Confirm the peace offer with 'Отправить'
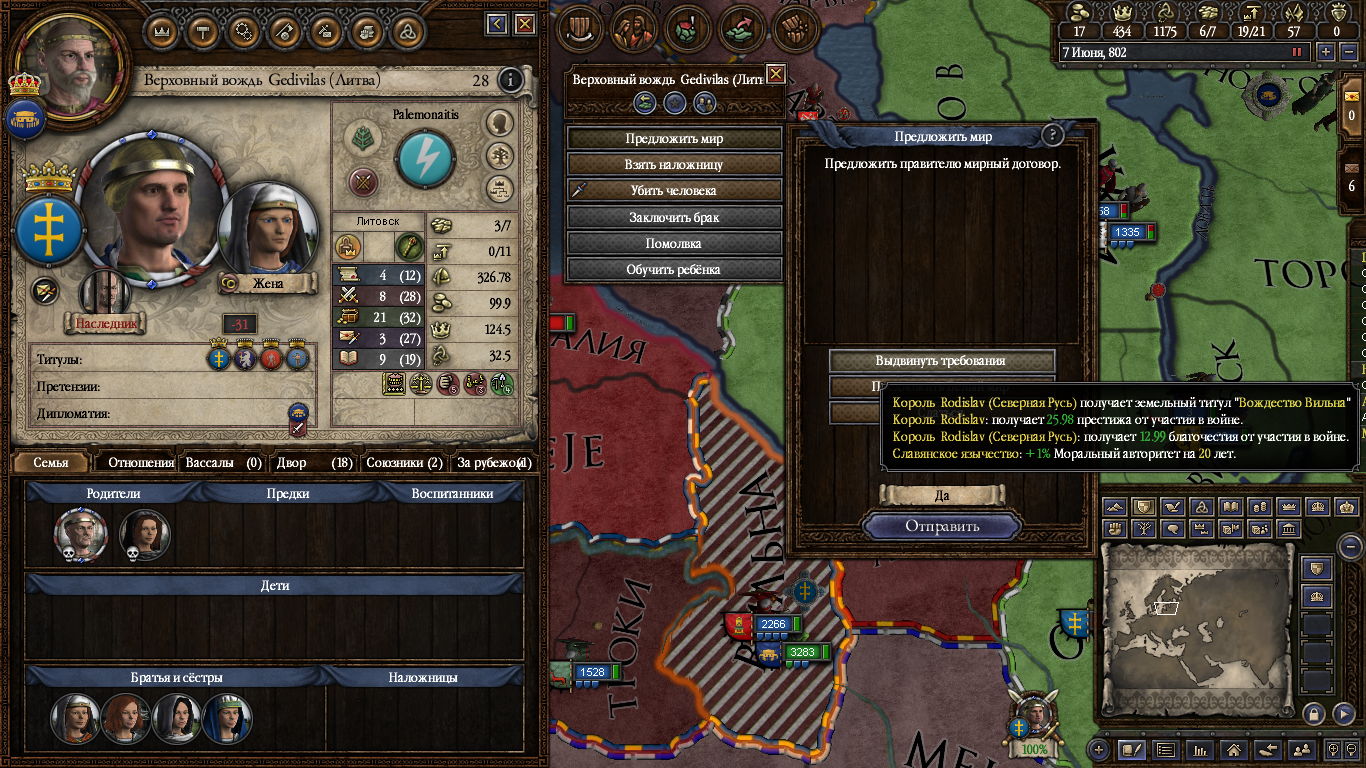 [942, 526]
